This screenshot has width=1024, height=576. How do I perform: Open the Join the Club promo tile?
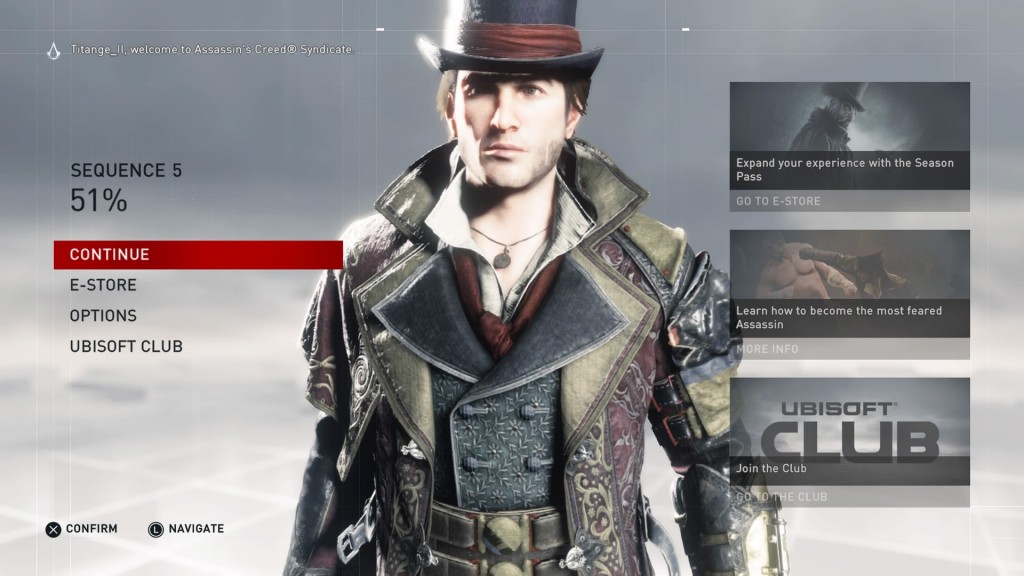point(849,430)
